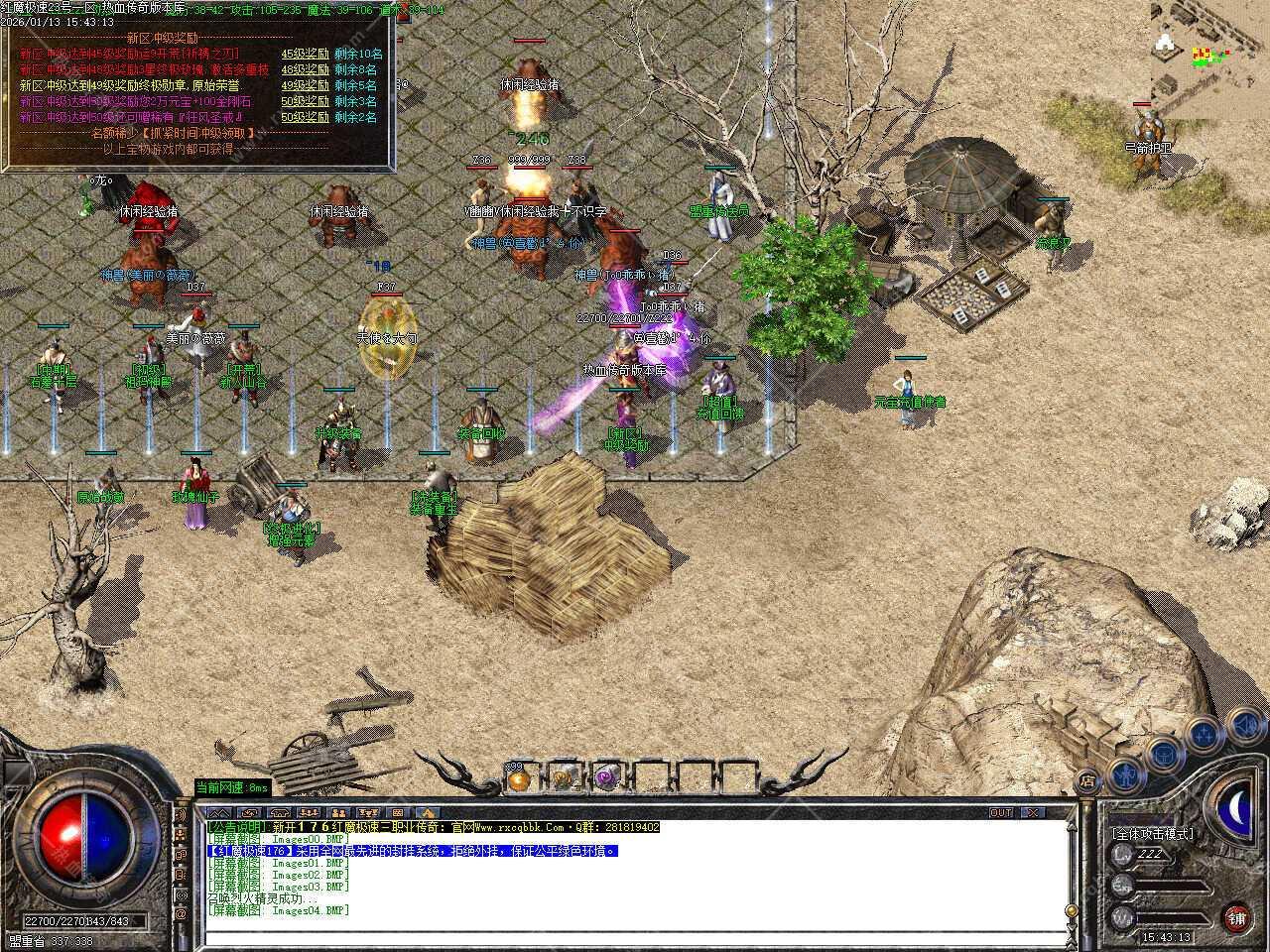The image size is (1270, 952).
Task: Use the purple swirl item in the quick belt
Action: pyautogui.click(x=606, y=779)
